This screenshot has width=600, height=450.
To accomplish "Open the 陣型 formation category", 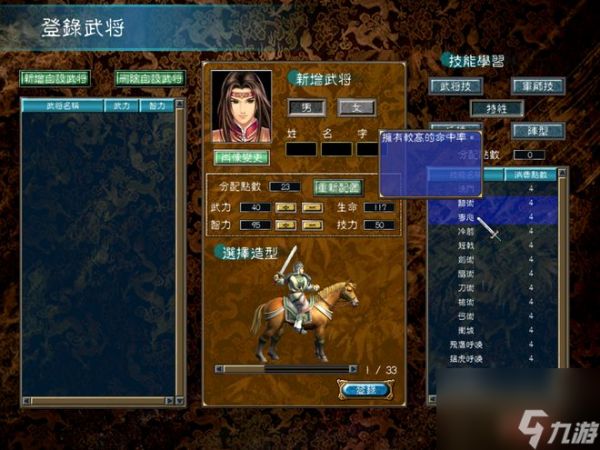I will pos(538,130).
